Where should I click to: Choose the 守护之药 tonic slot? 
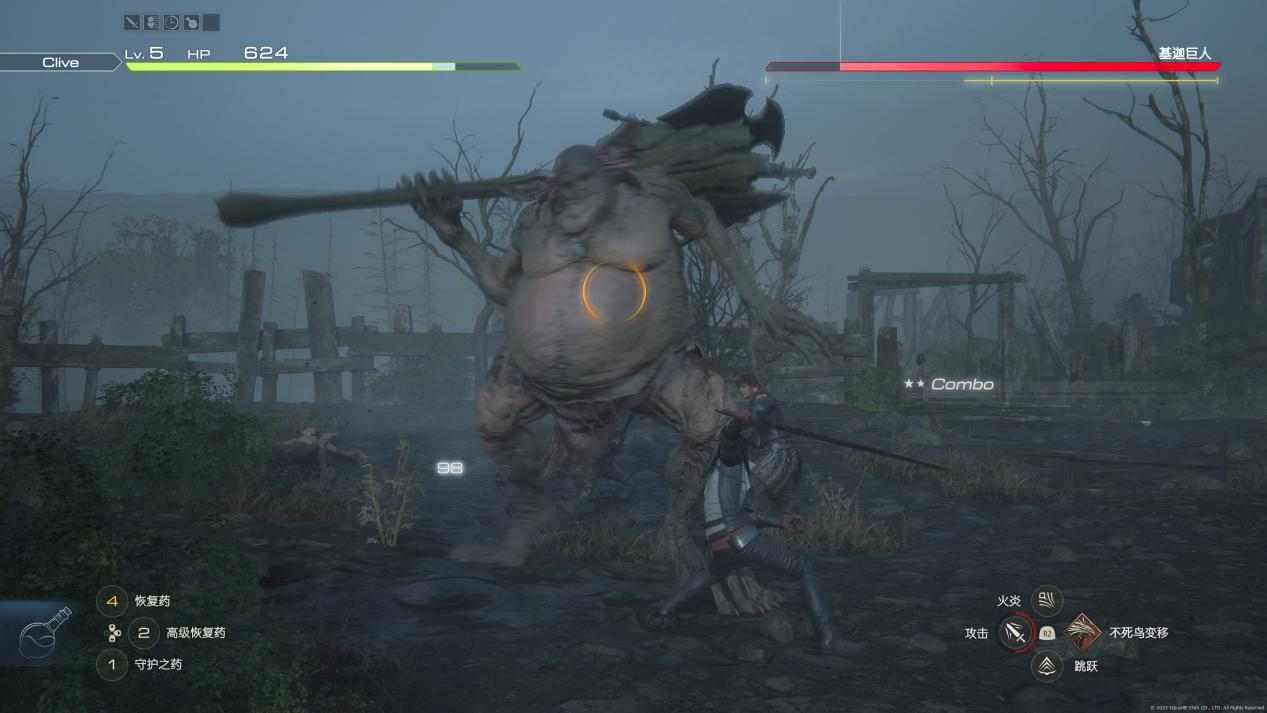[x=112, y=664]
